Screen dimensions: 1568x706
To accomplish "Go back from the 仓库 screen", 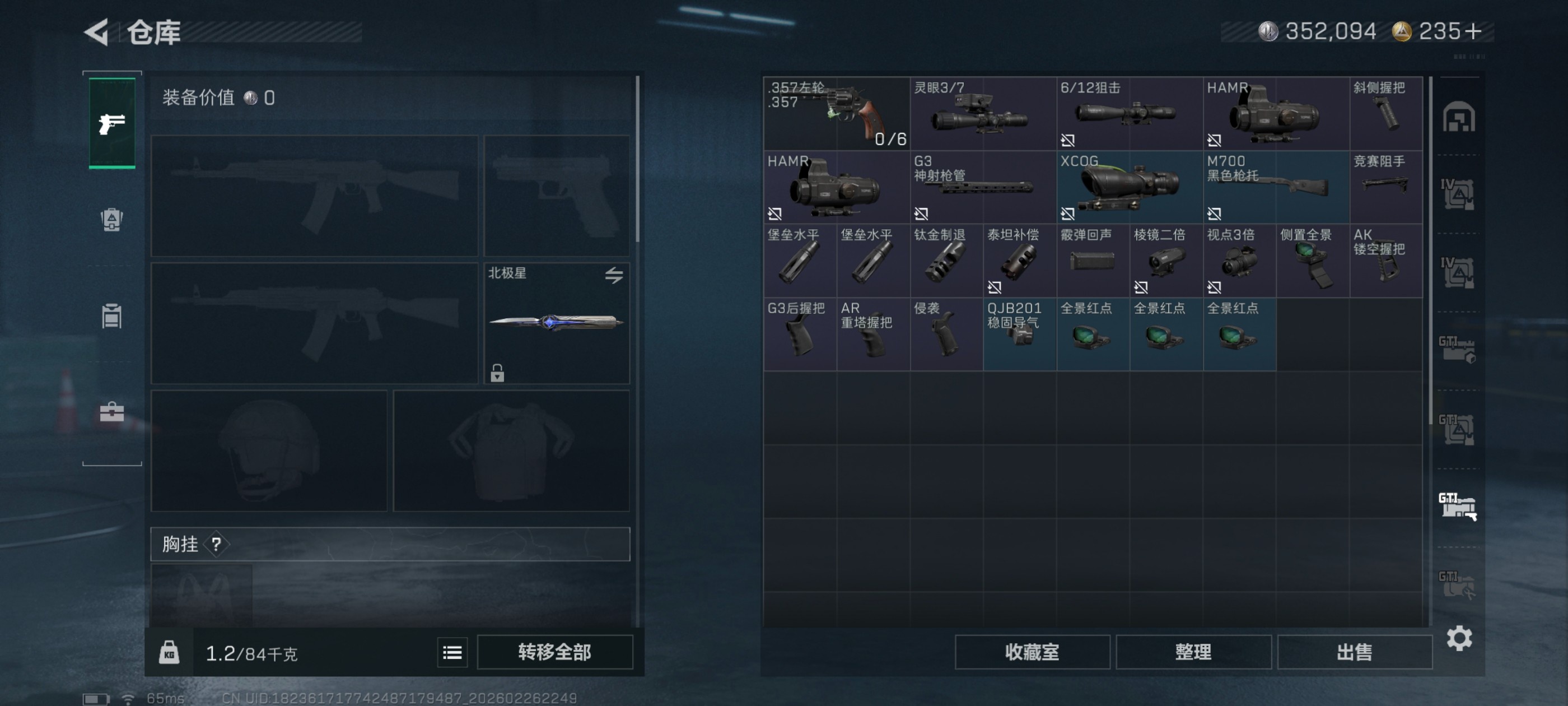I will pyautogui.click(x=97, y=32).
